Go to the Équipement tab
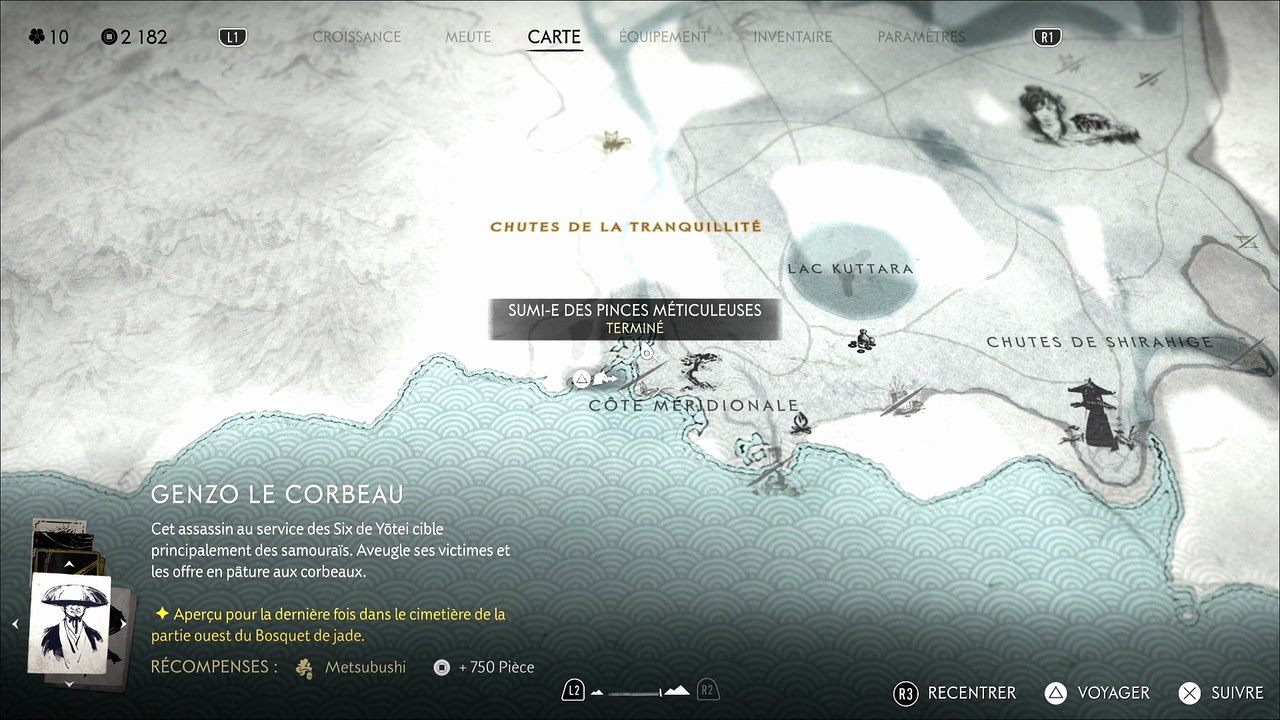Screen dimensions: 1280x720 (x=663, y=37)
